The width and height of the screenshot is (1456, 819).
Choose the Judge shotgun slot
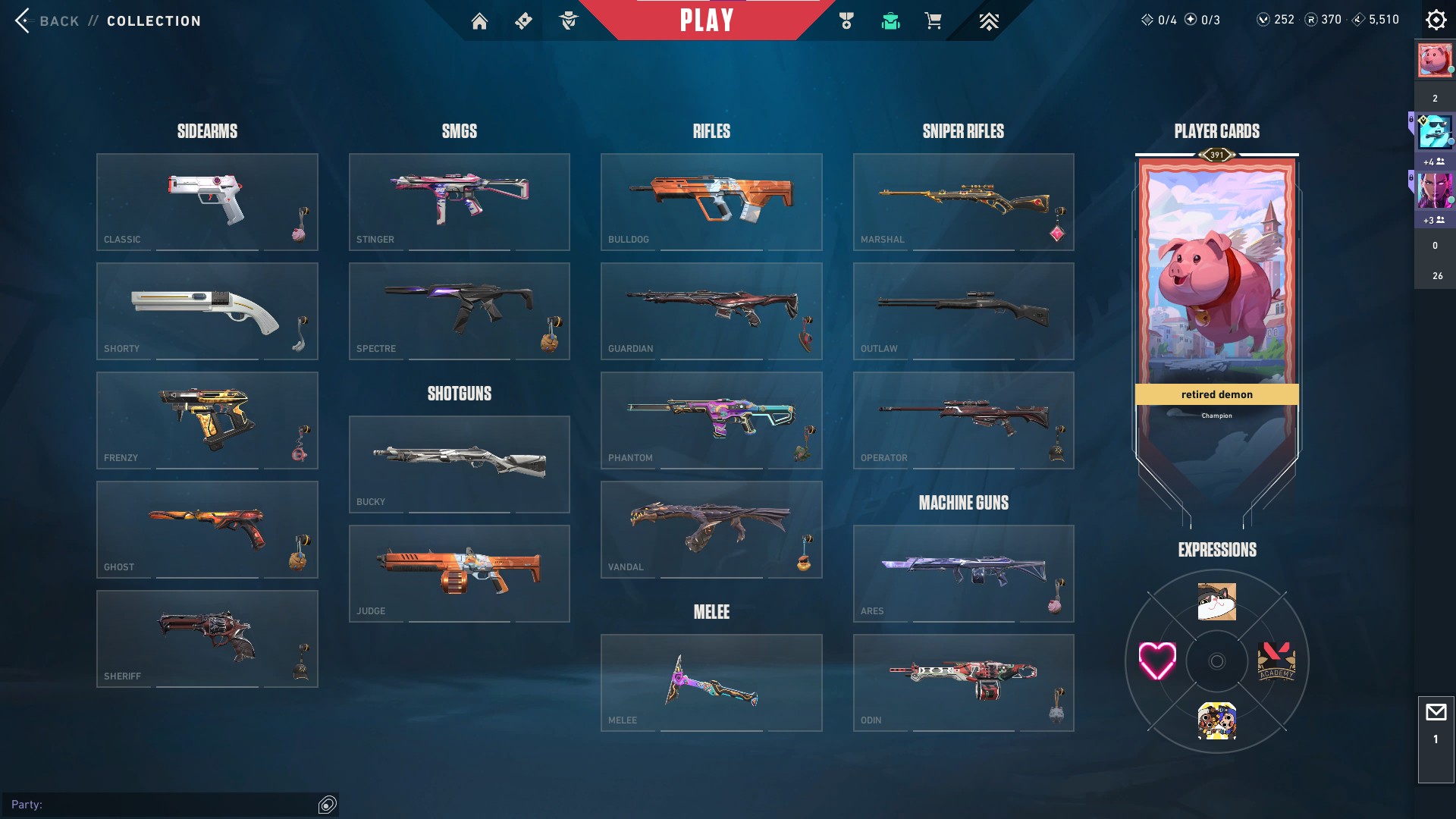(x=459, y=573)
